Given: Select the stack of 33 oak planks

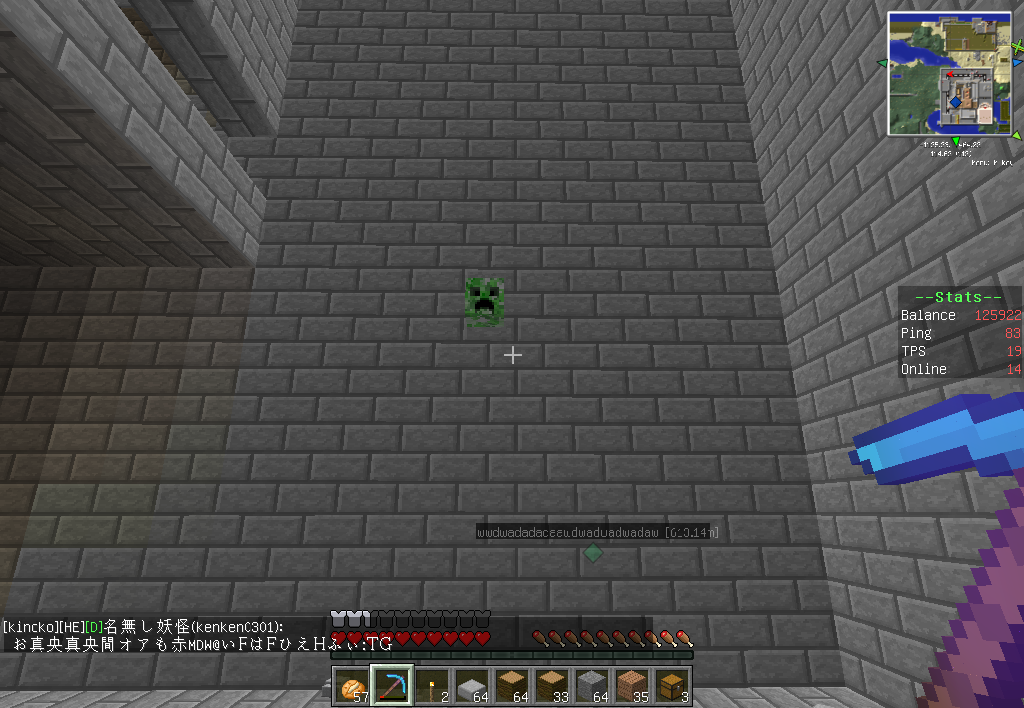Looking at the screenshot, I should coord(552,687).
